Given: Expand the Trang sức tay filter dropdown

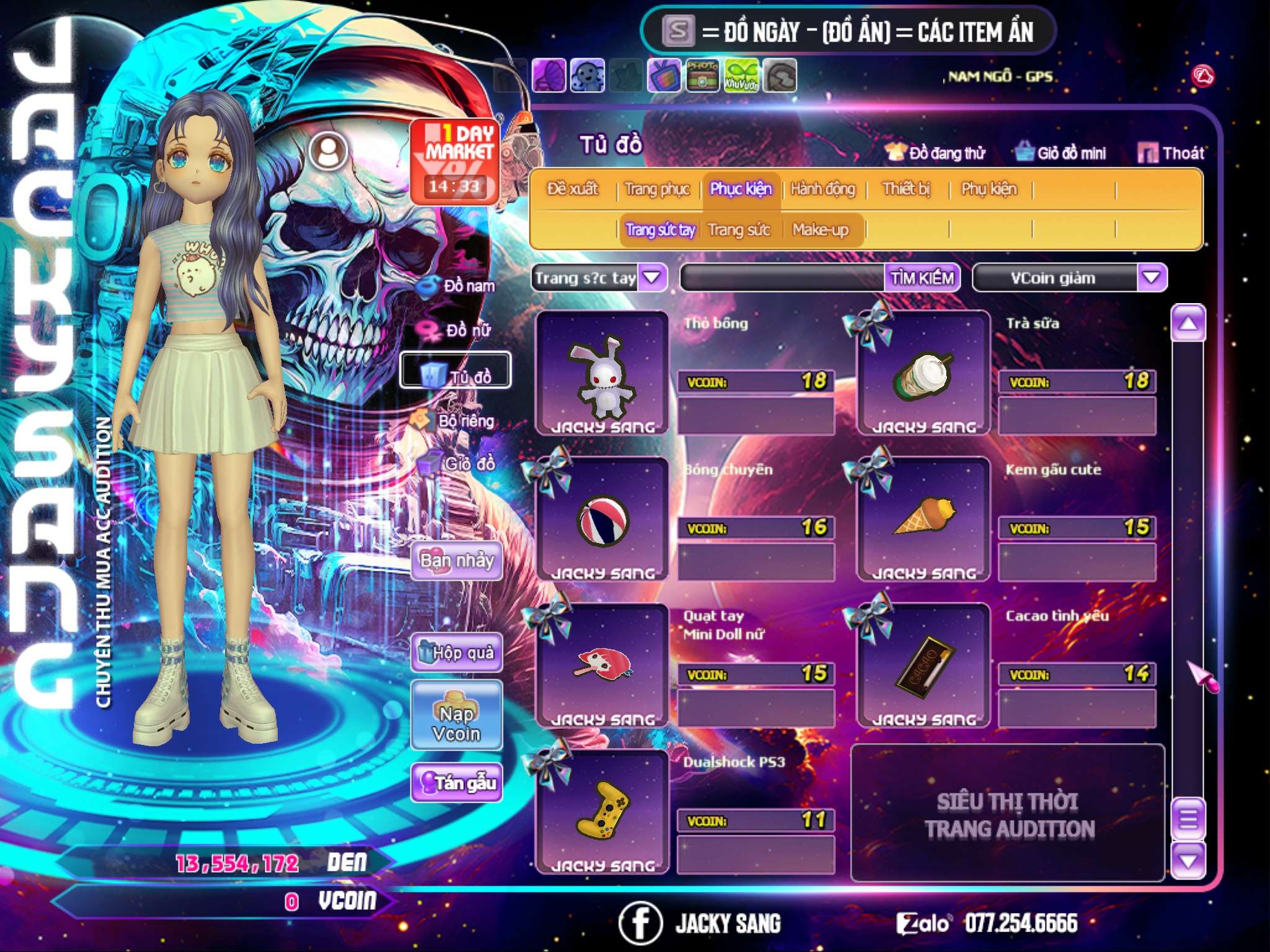Looking at the screenshot, I should pos(652,277).
